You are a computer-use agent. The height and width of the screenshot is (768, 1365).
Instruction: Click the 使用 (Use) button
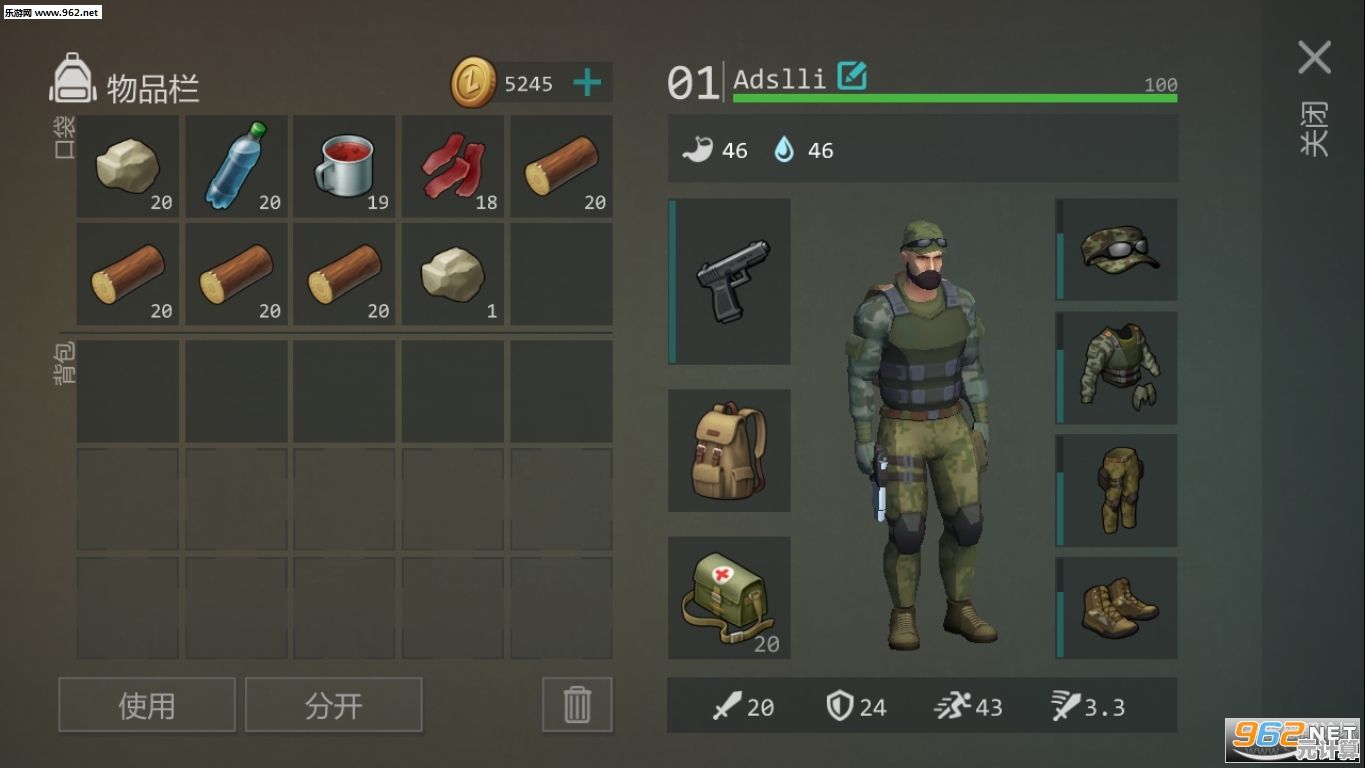tap(147, 705)
